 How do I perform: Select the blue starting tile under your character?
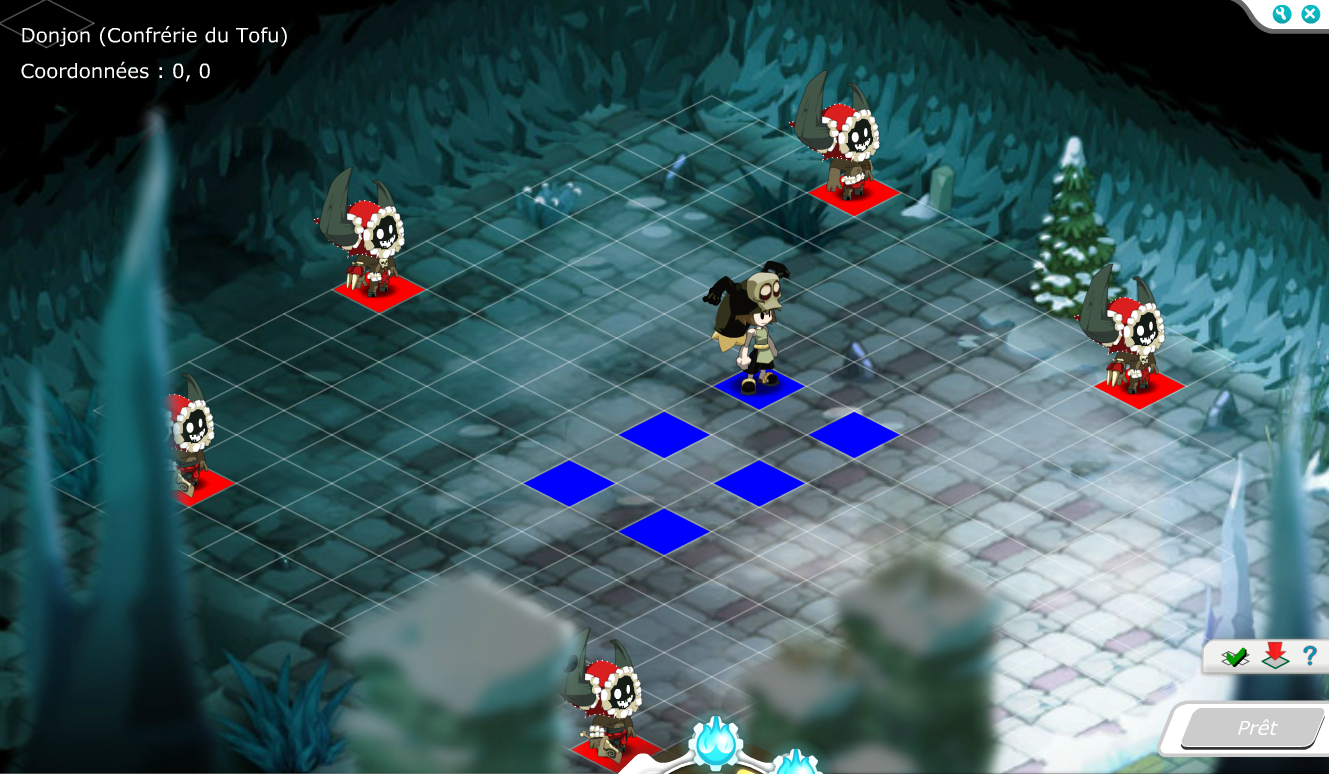pyautogui.click(x=759, y=389)
